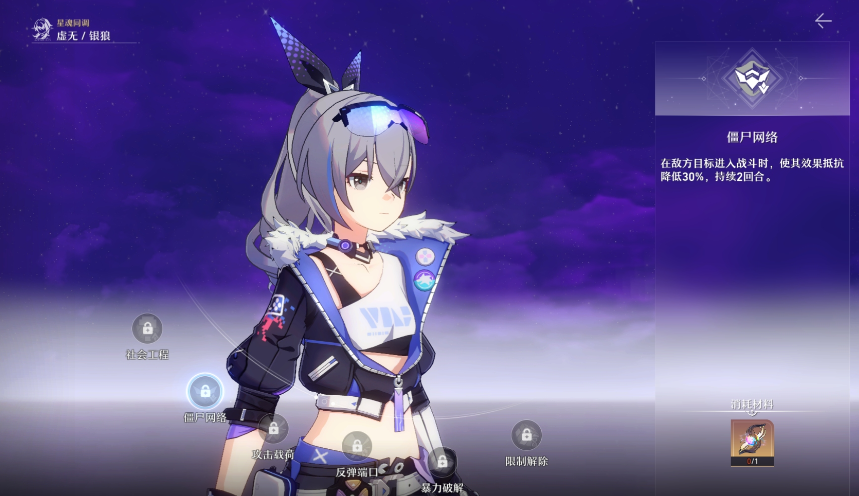The height and width of the screenshot is (496, 859).
Task: Go back with the arrow button
Action: click(x=823, y=21)
